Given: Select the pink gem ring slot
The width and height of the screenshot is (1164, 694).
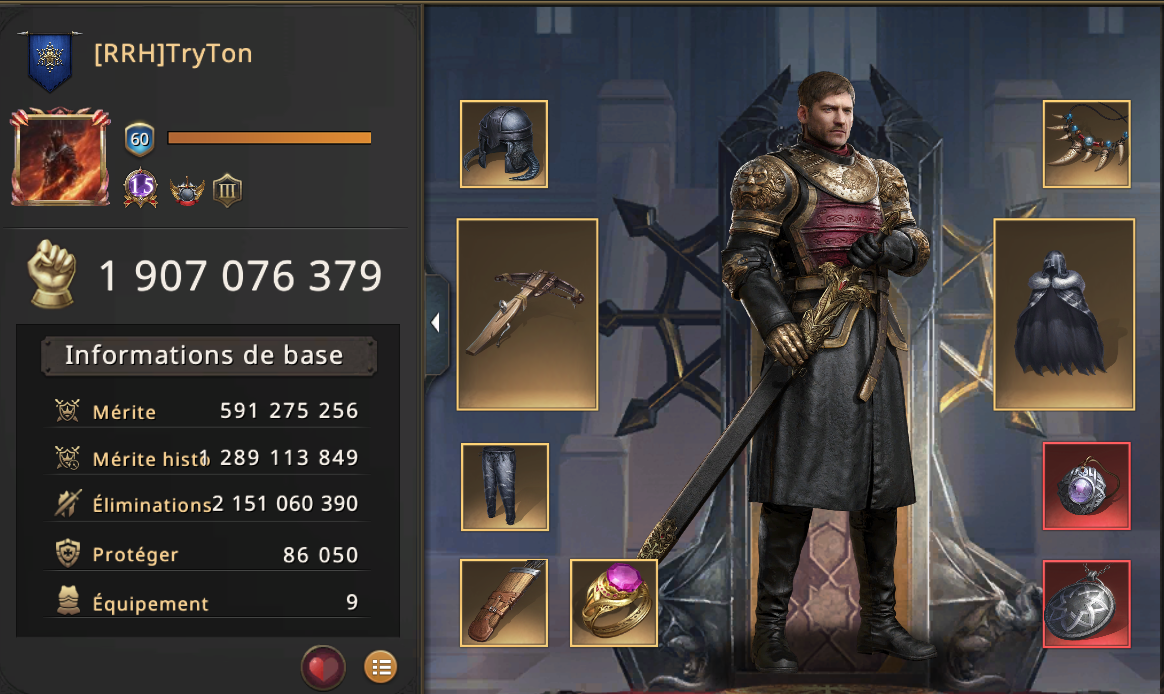Looking at the screenshot, I should point(614,602).
